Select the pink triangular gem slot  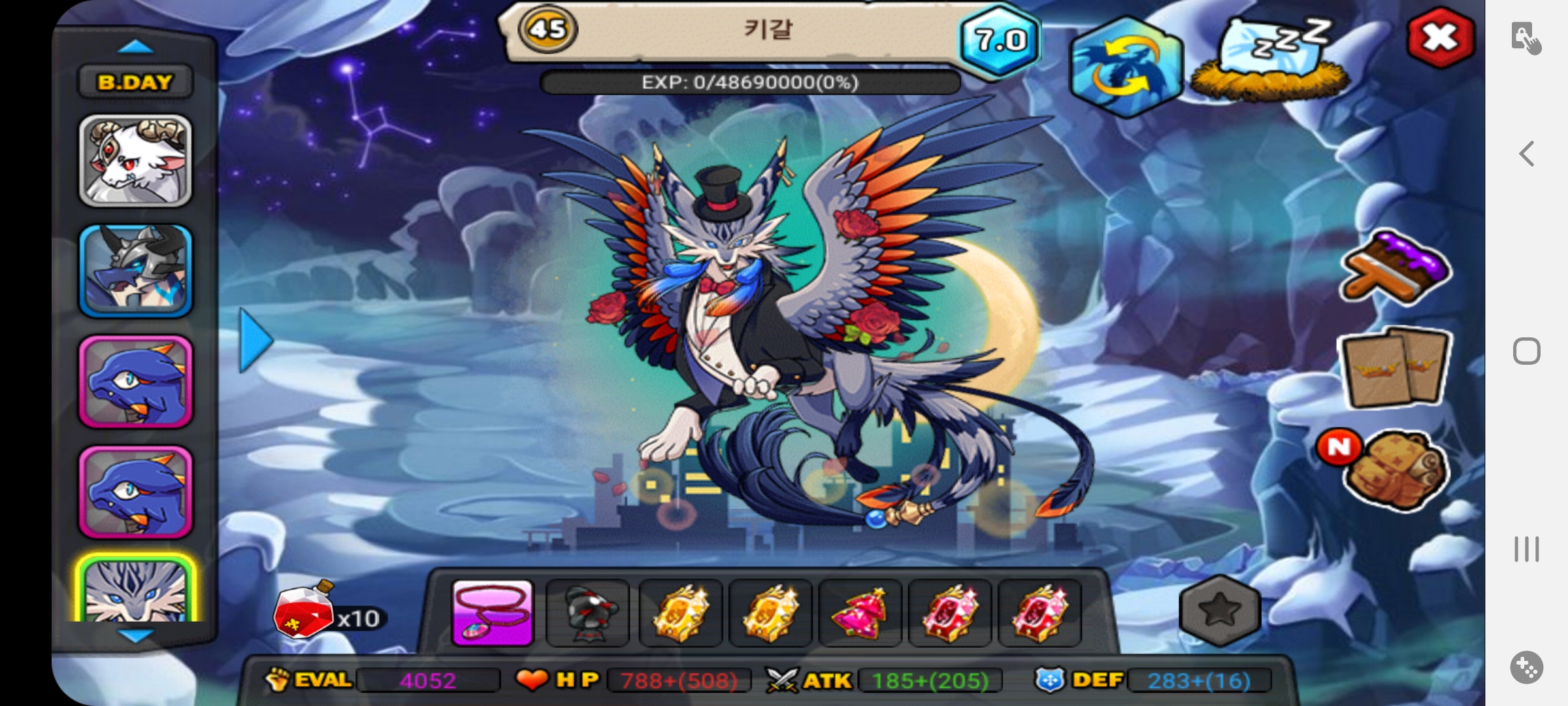(x=860, y=613)
